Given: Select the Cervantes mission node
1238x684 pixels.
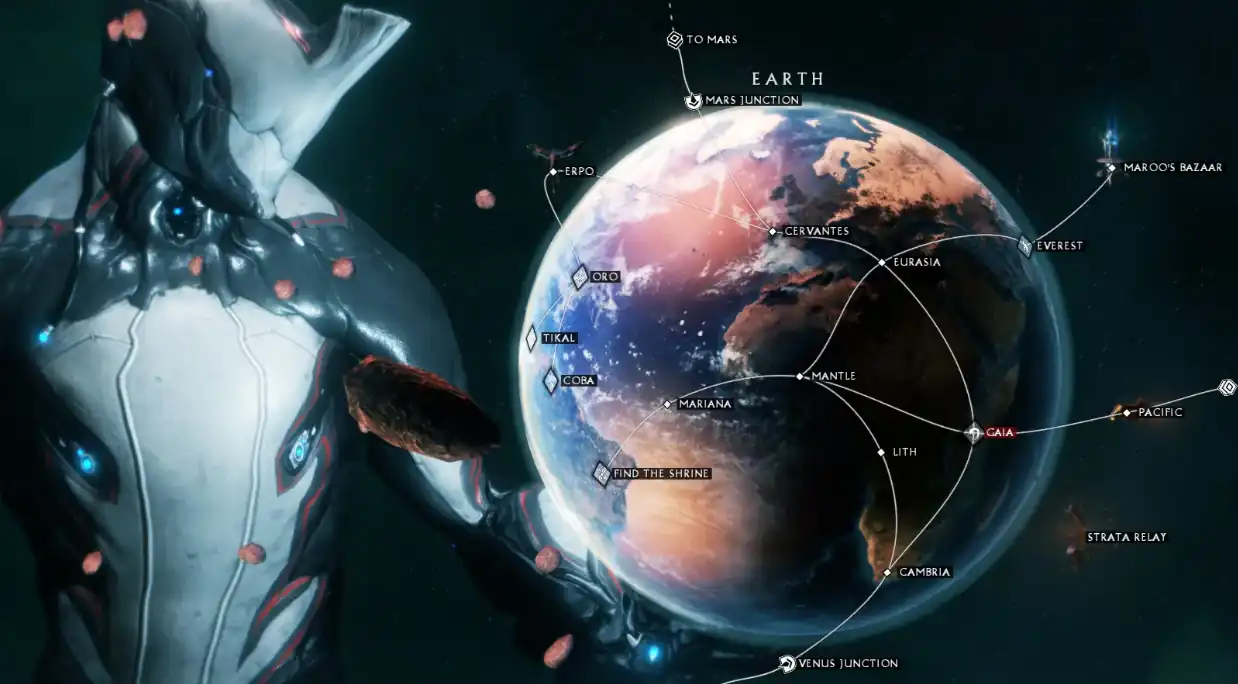Looking at the screenshot, I should point(773,231).
